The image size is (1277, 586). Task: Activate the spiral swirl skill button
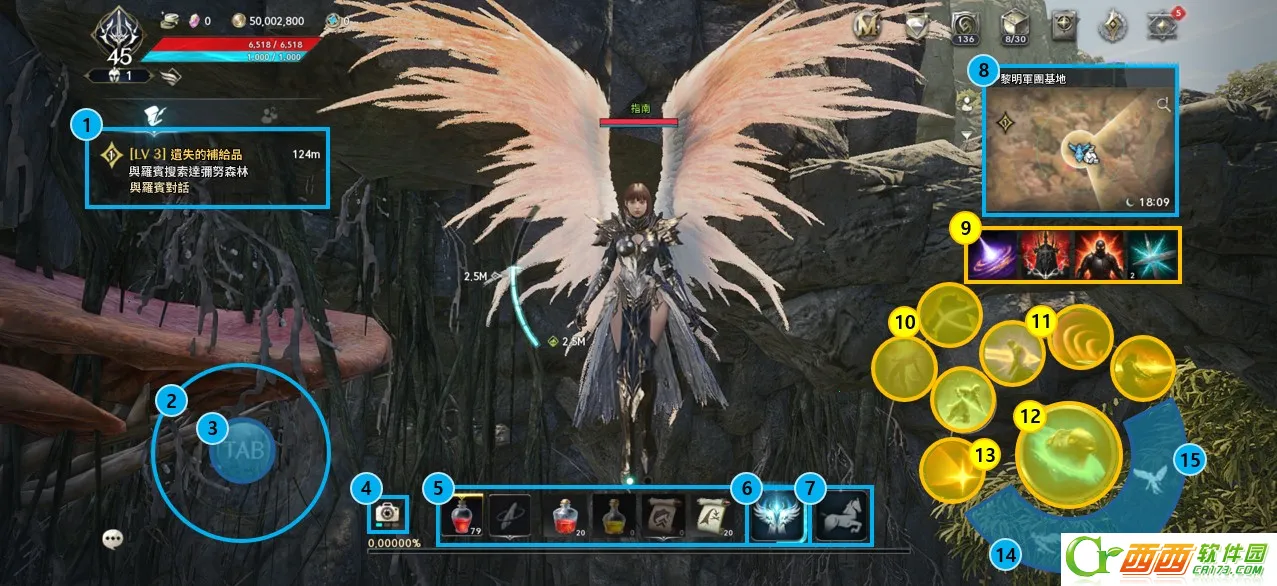pyautogui.click(x=1080, y=337)
